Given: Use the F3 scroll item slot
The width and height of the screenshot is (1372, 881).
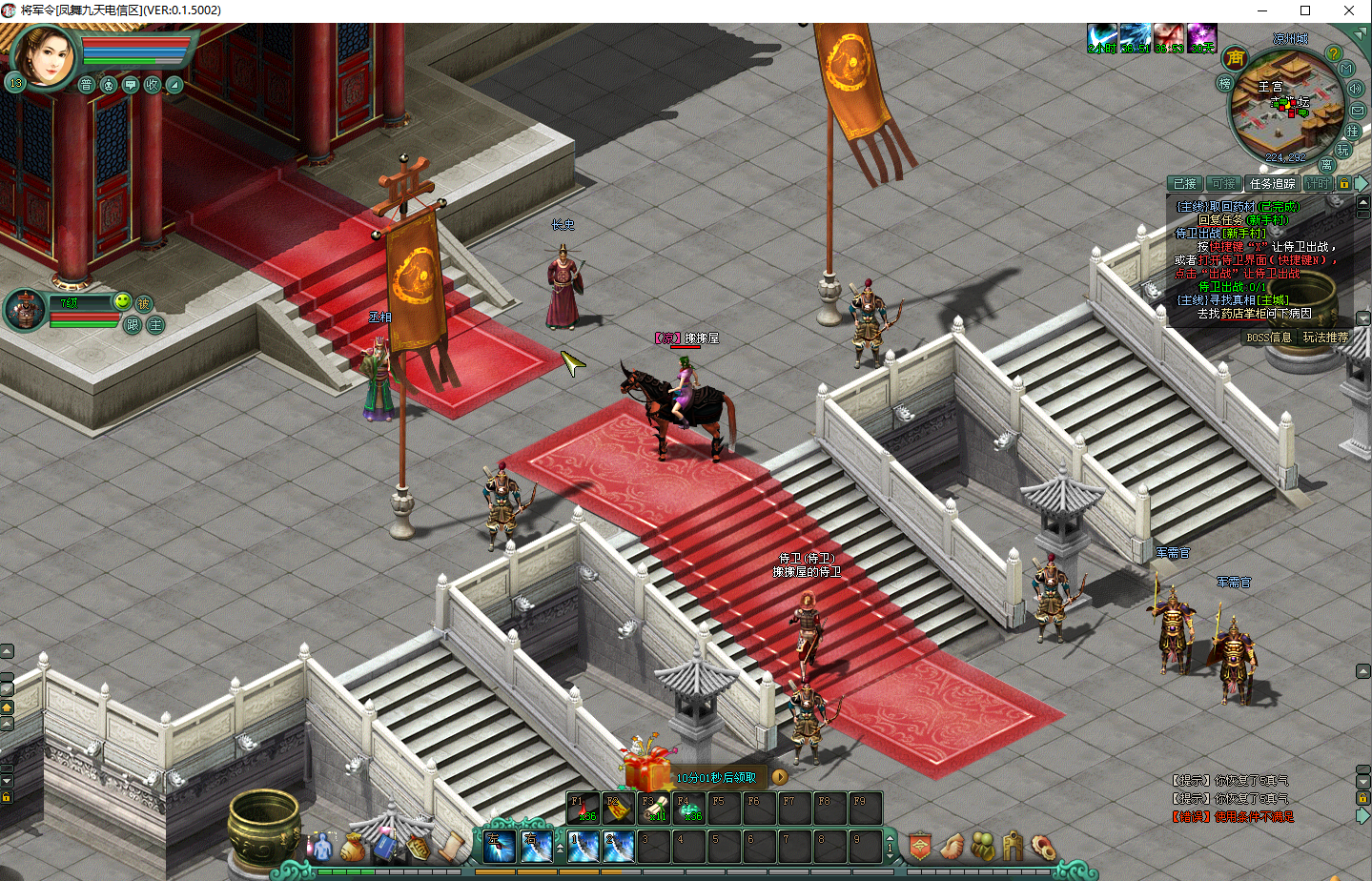Looking at the screenshot, I should (653, 808).
